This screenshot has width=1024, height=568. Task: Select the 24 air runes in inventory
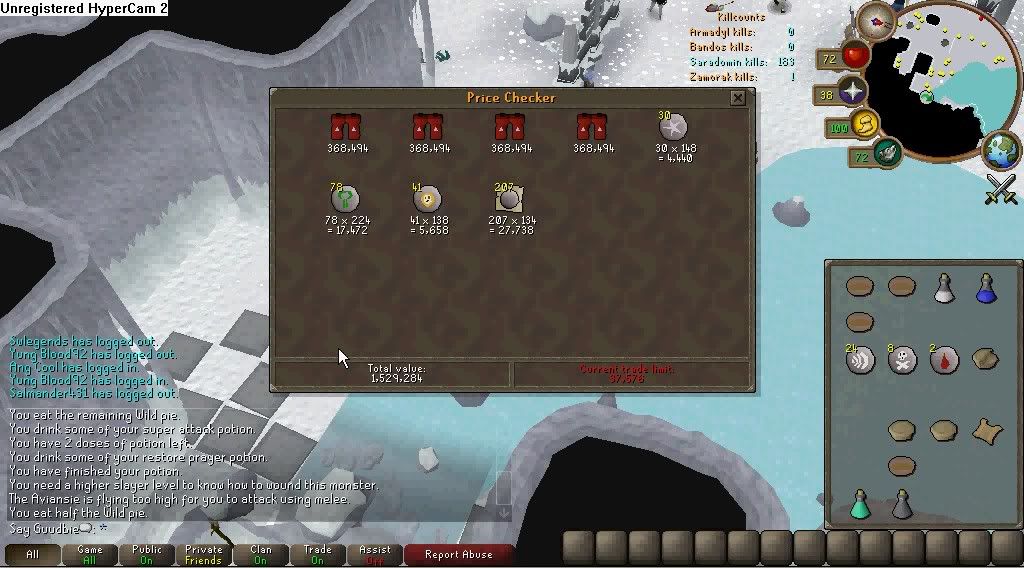click(x=860, y=360)
